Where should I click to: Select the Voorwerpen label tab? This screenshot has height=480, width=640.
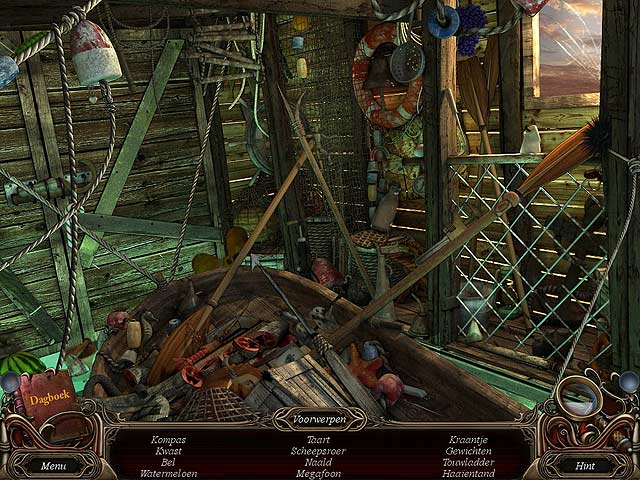click(x=320, y=419)
